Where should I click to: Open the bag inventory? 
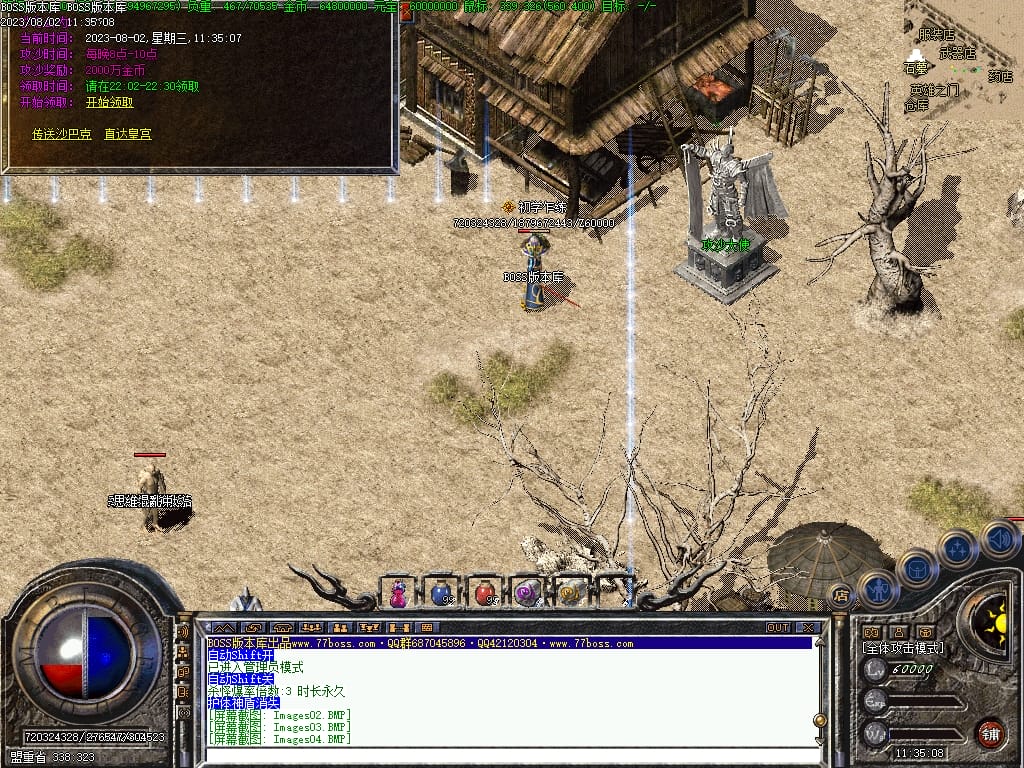click(x=916, y=569)
